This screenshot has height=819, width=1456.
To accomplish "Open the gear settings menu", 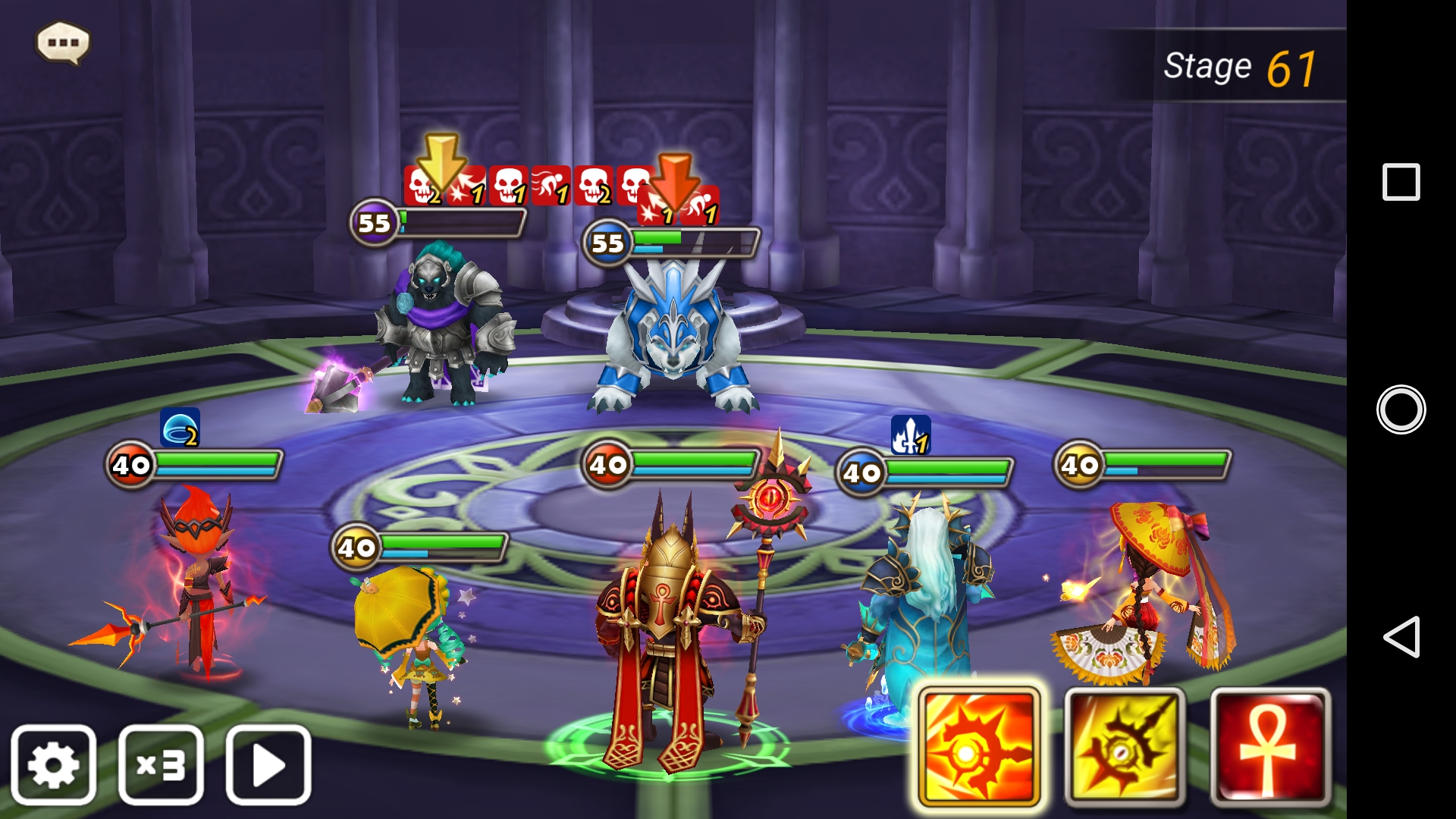I will (x=53, y=764).
